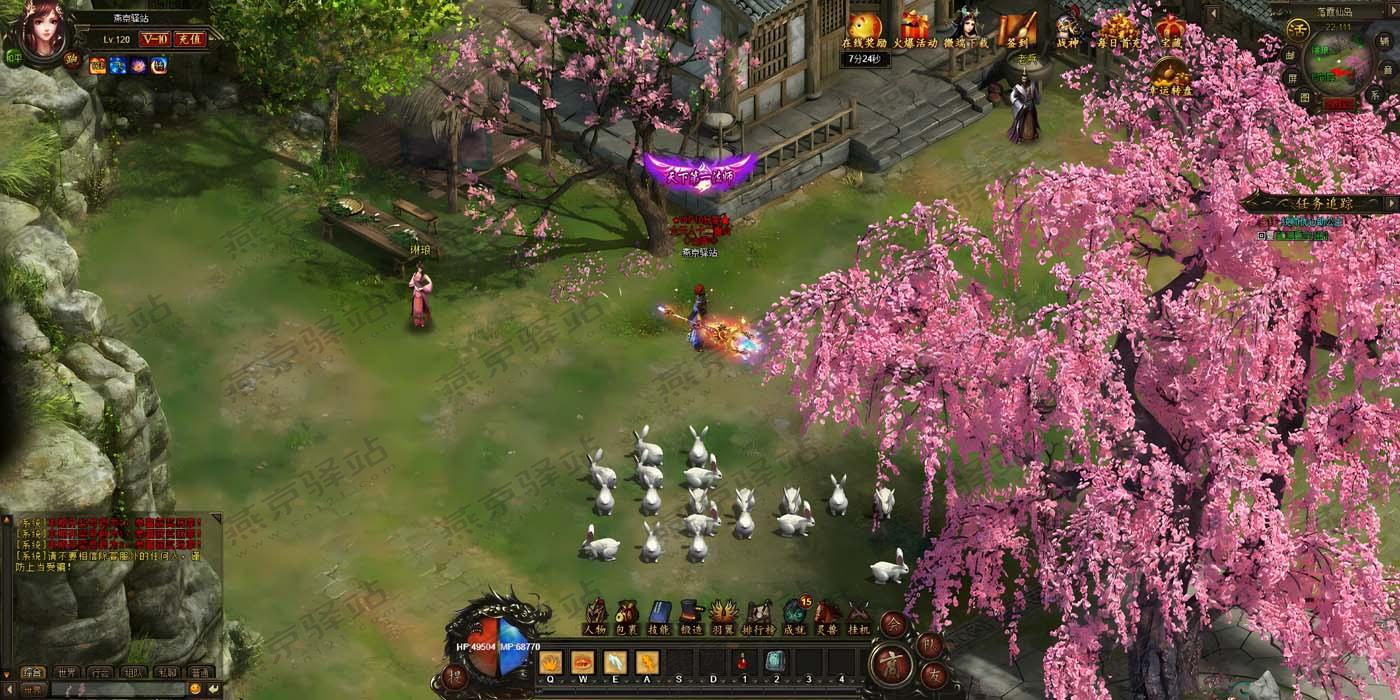The height and width of the screenshot is (700, 1400).
Task: Open the 包裹 bag inventory
Action: (628, 613)
